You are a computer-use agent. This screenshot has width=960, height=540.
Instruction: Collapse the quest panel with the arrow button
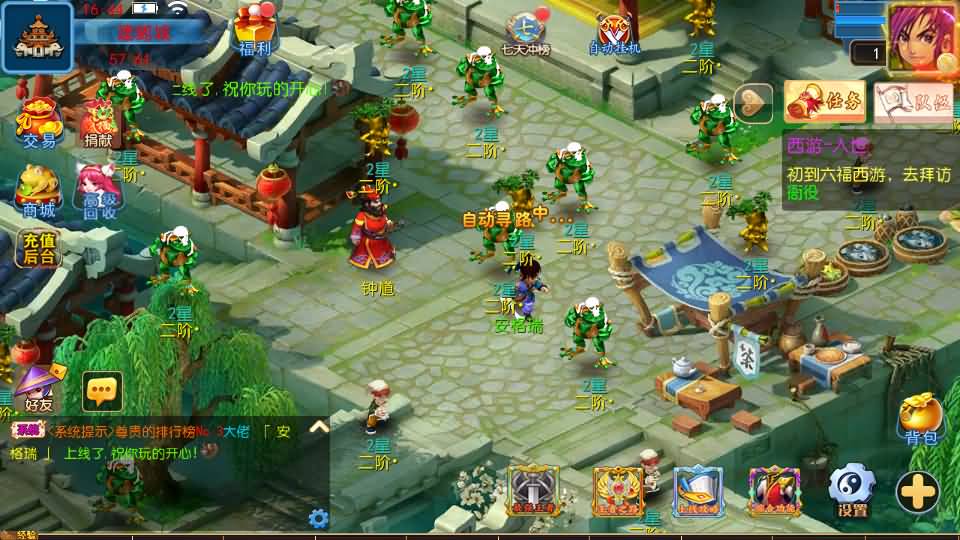tap(753, 101)
